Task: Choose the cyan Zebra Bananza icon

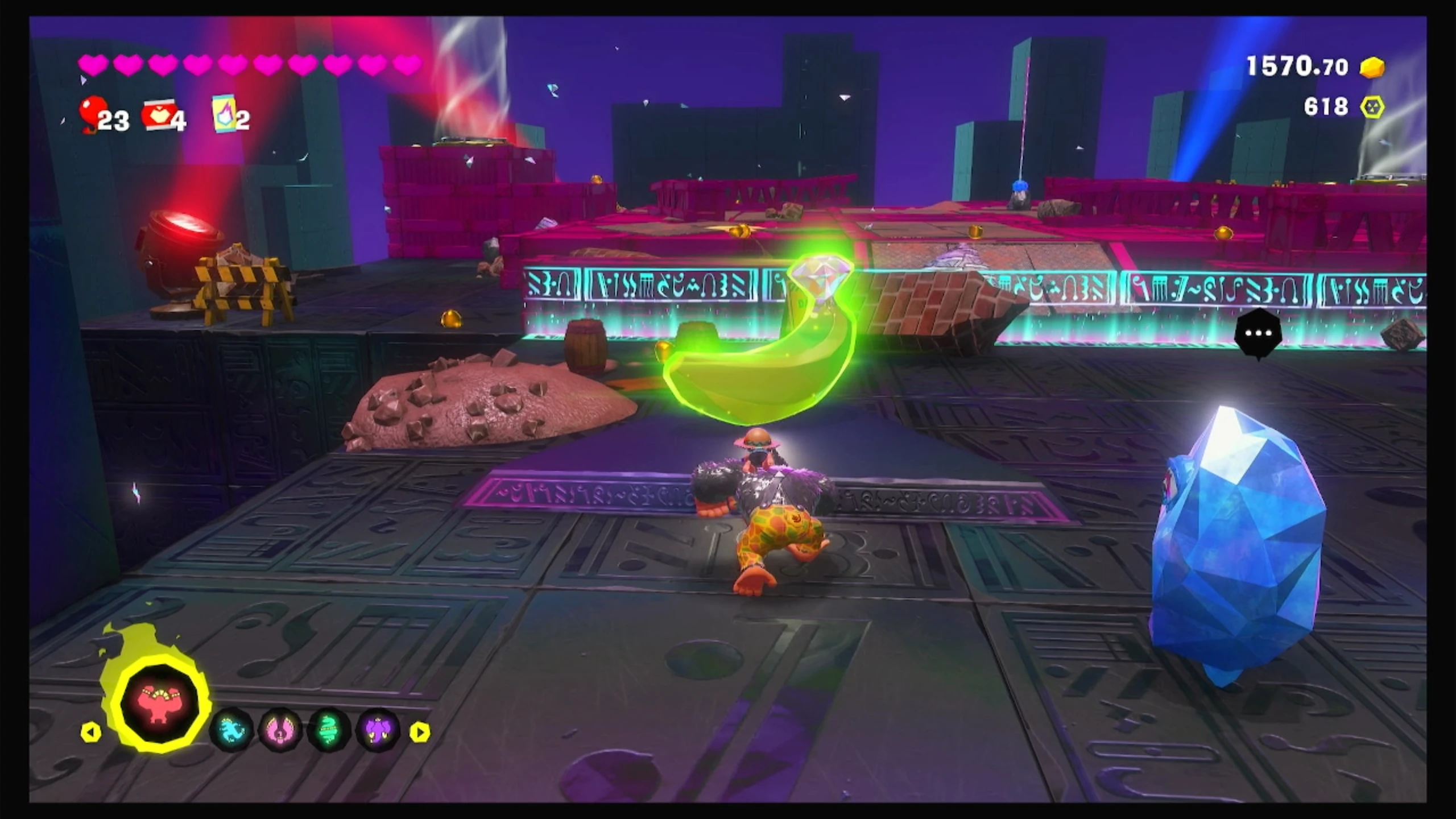Action: click(231, 730)
